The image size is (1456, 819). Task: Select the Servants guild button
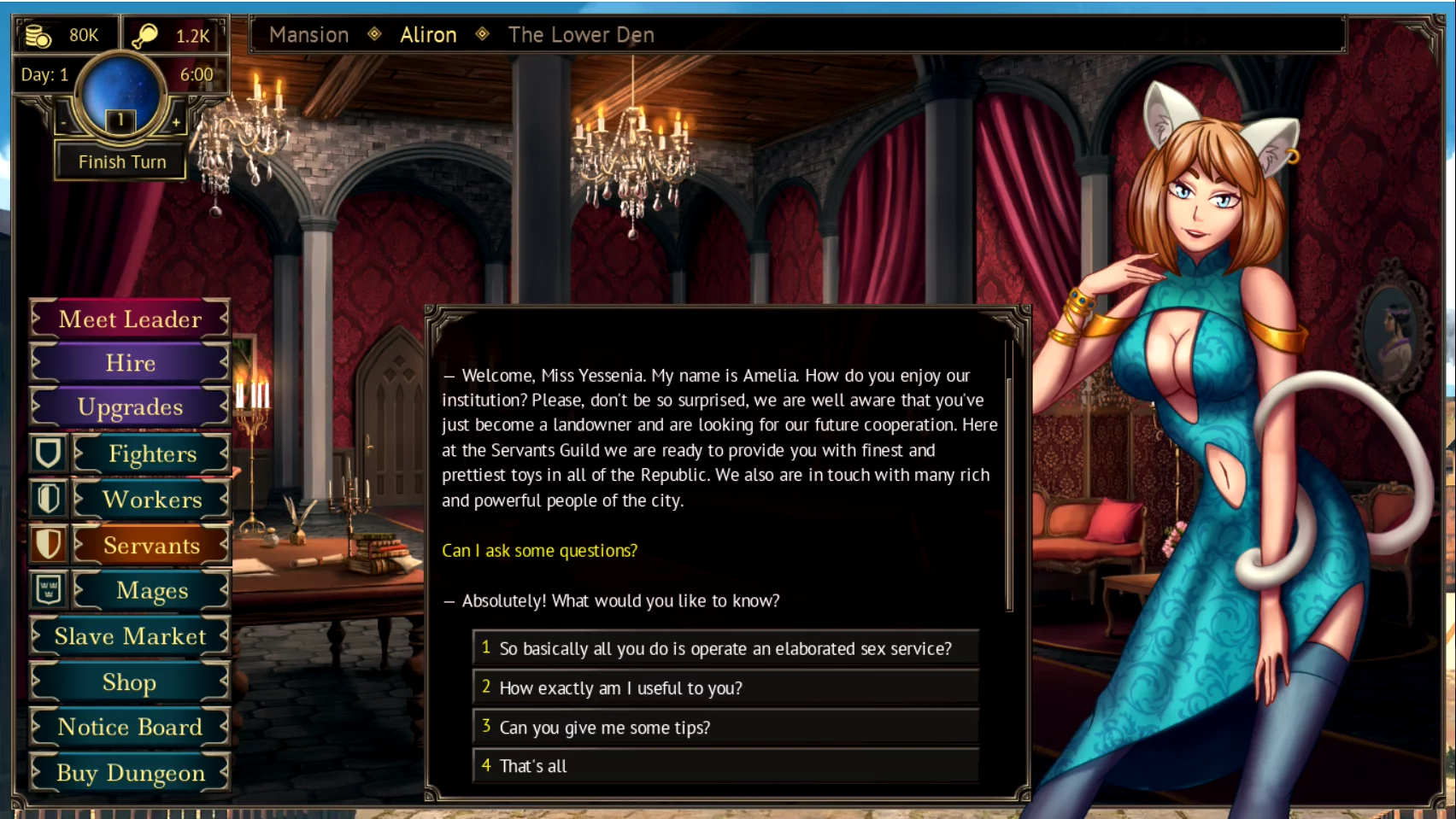coord(151,546)
